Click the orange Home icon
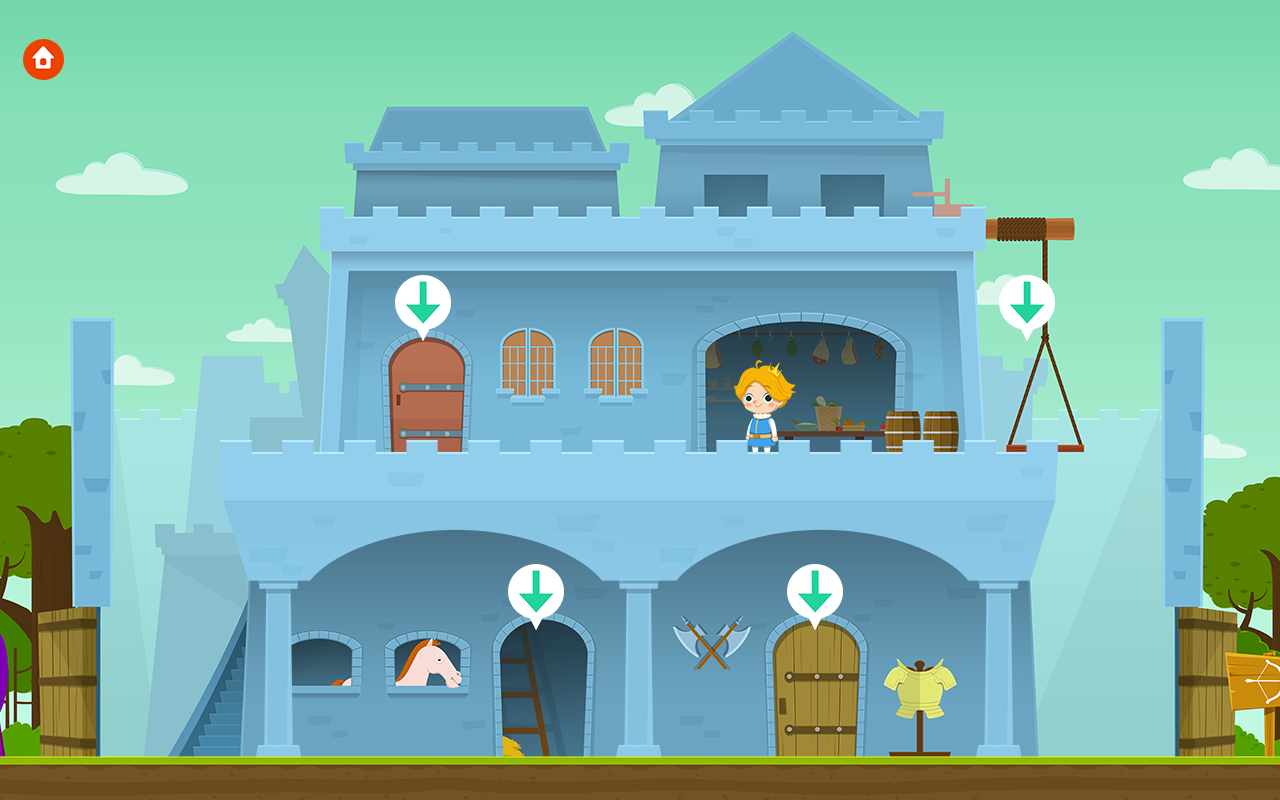Screen dimensions: 1280x800 click(x=43, y=59)
